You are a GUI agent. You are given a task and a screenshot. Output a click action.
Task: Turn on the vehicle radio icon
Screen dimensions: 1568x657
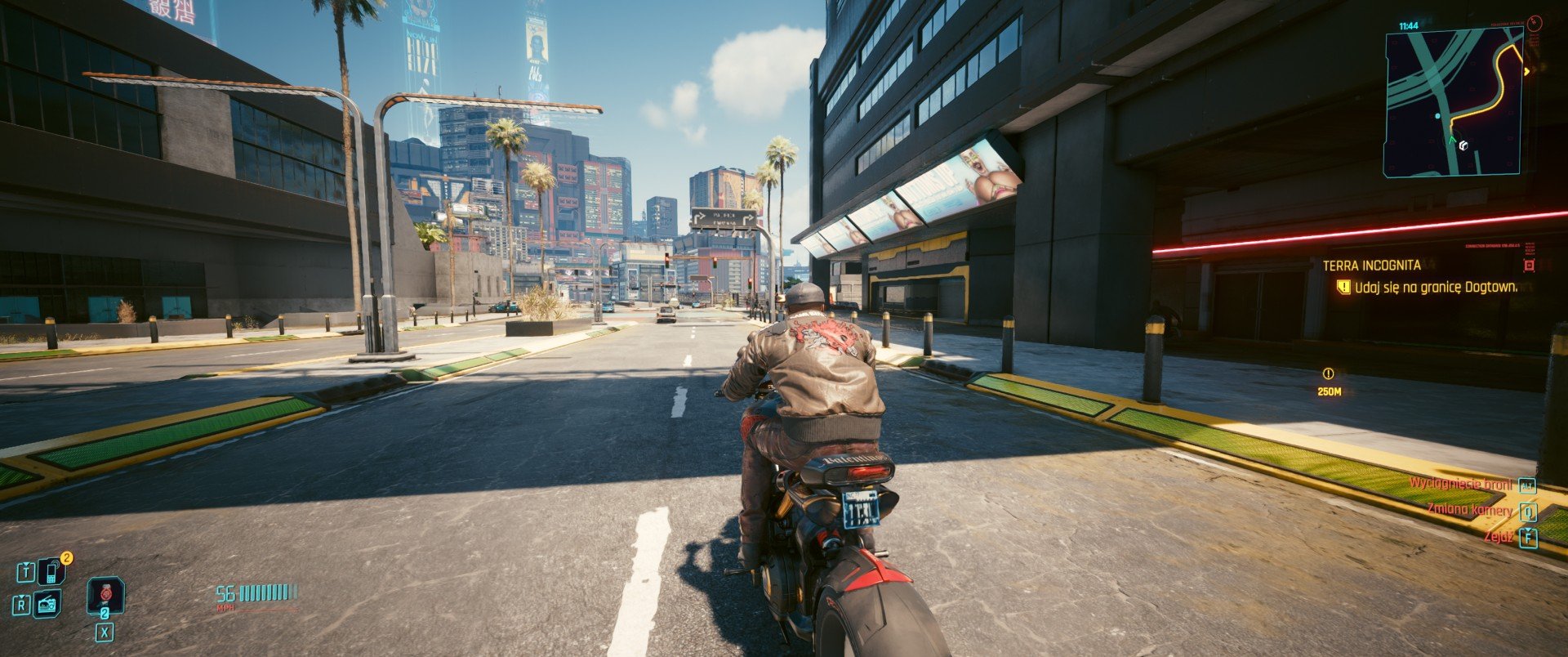click(x=48, y=604)
